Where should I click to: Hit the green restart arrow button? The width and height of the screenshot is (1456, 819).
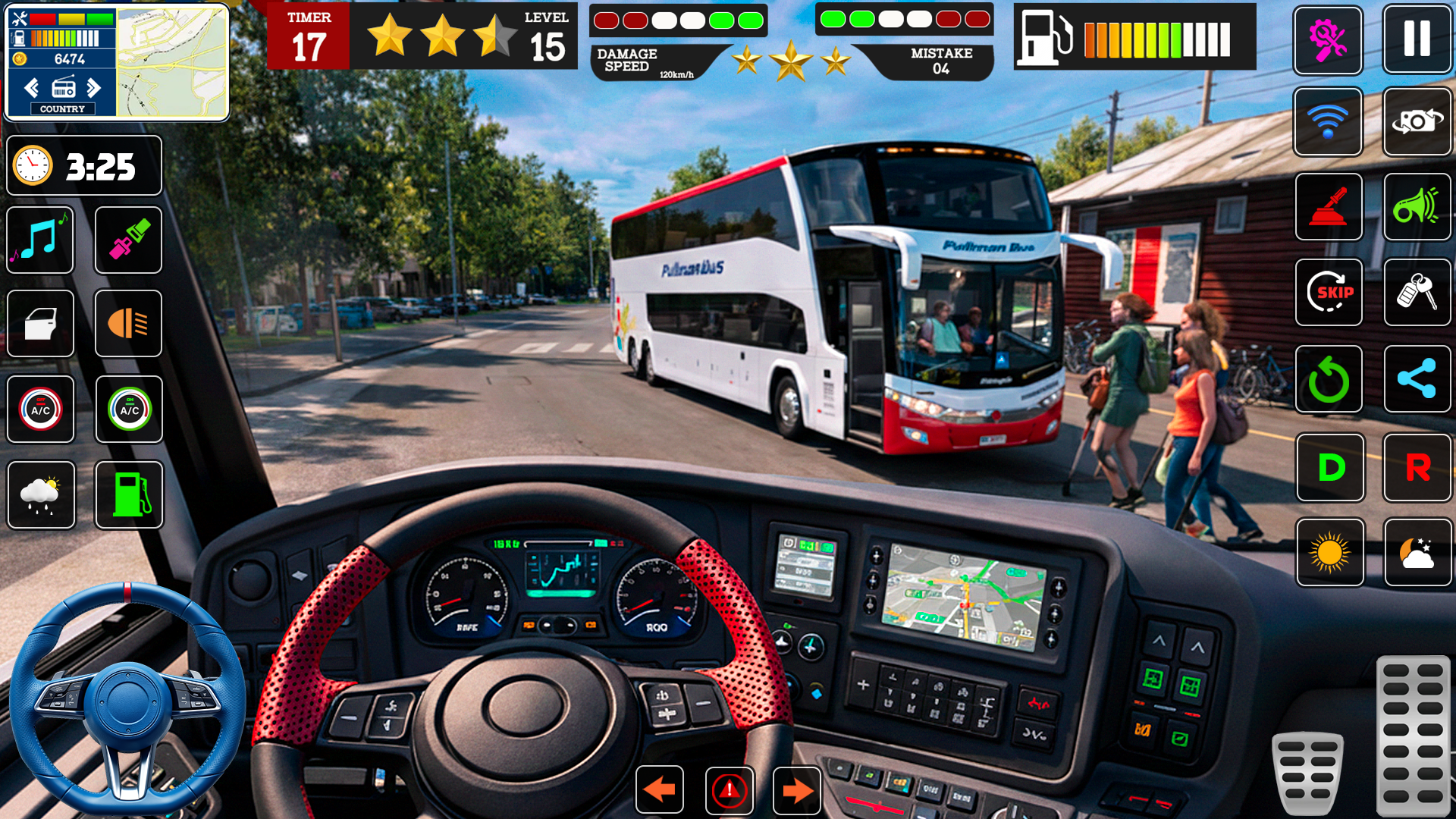1329,379
